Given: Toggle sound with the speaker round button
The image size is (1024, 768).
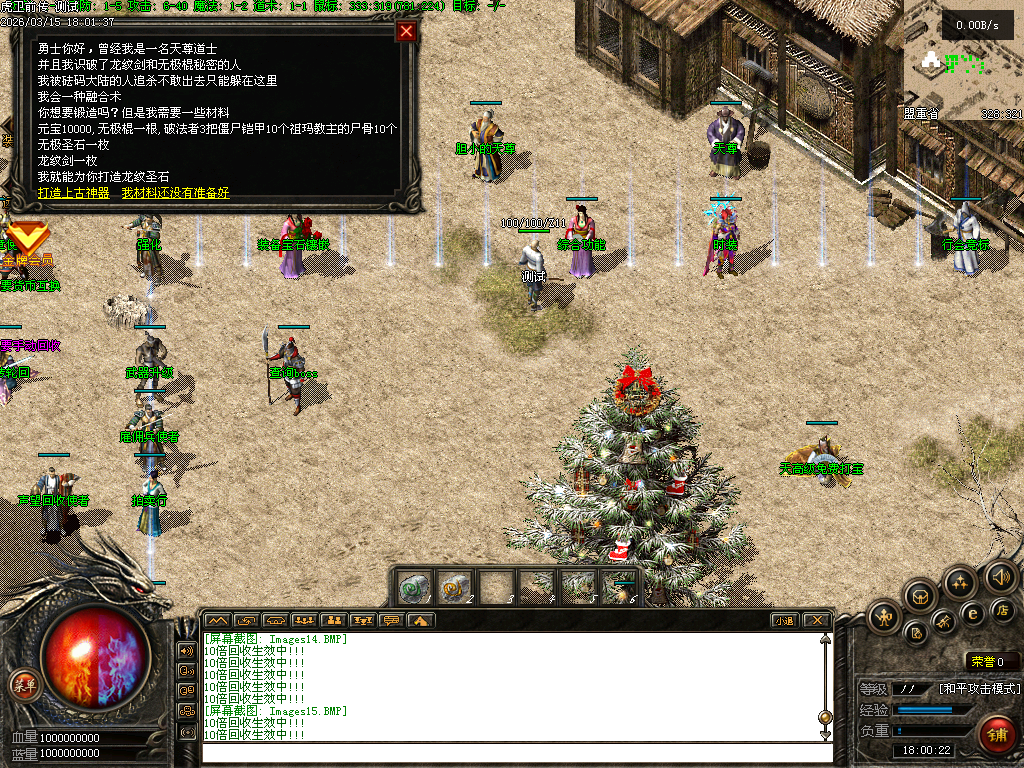Looking at the screenshot, I should [x=1000, y=576].
